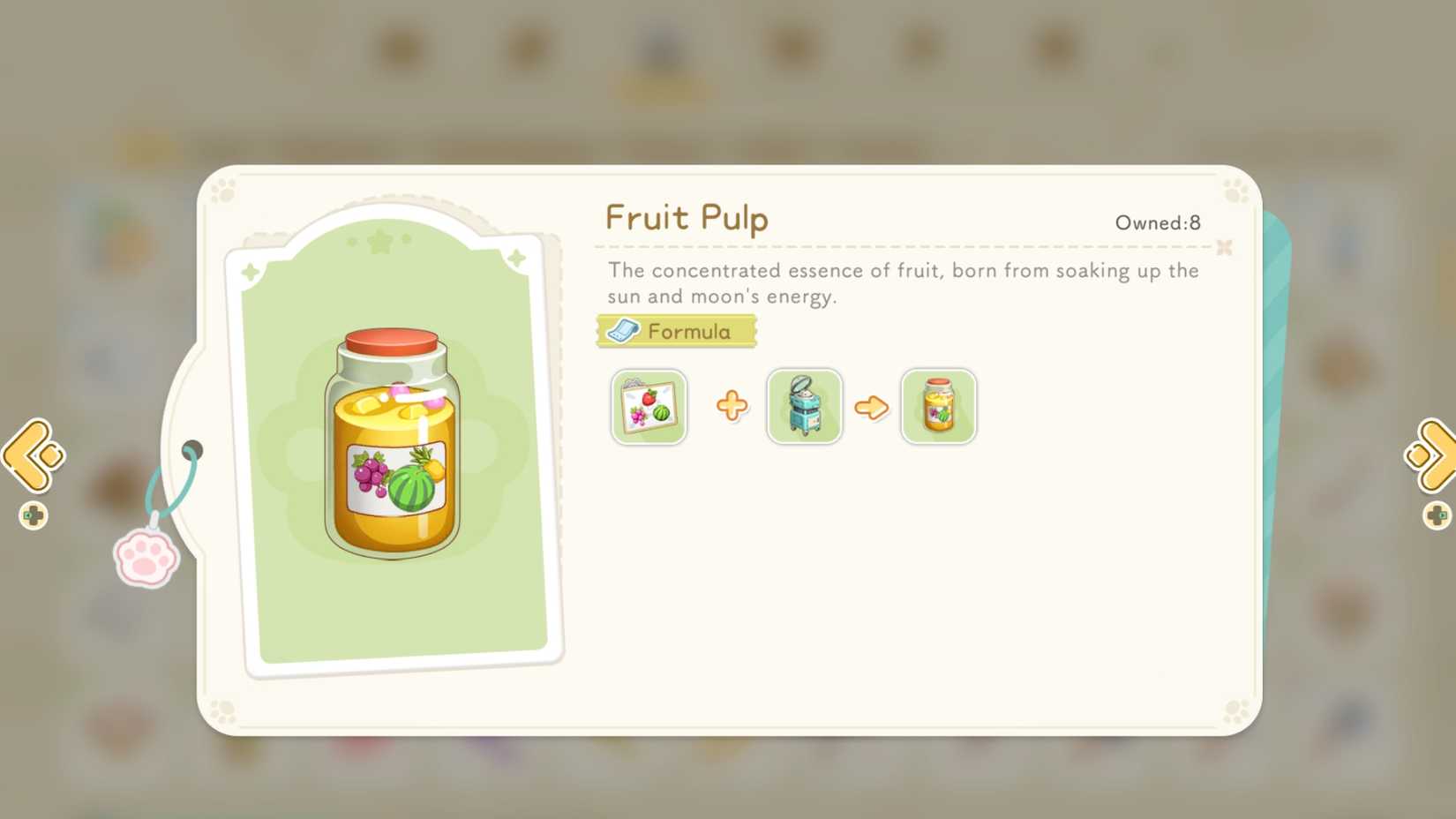1456x819 pixels.
Task: Tap the small plus icon below the left arrow
Action: click(x=32, y=515)
